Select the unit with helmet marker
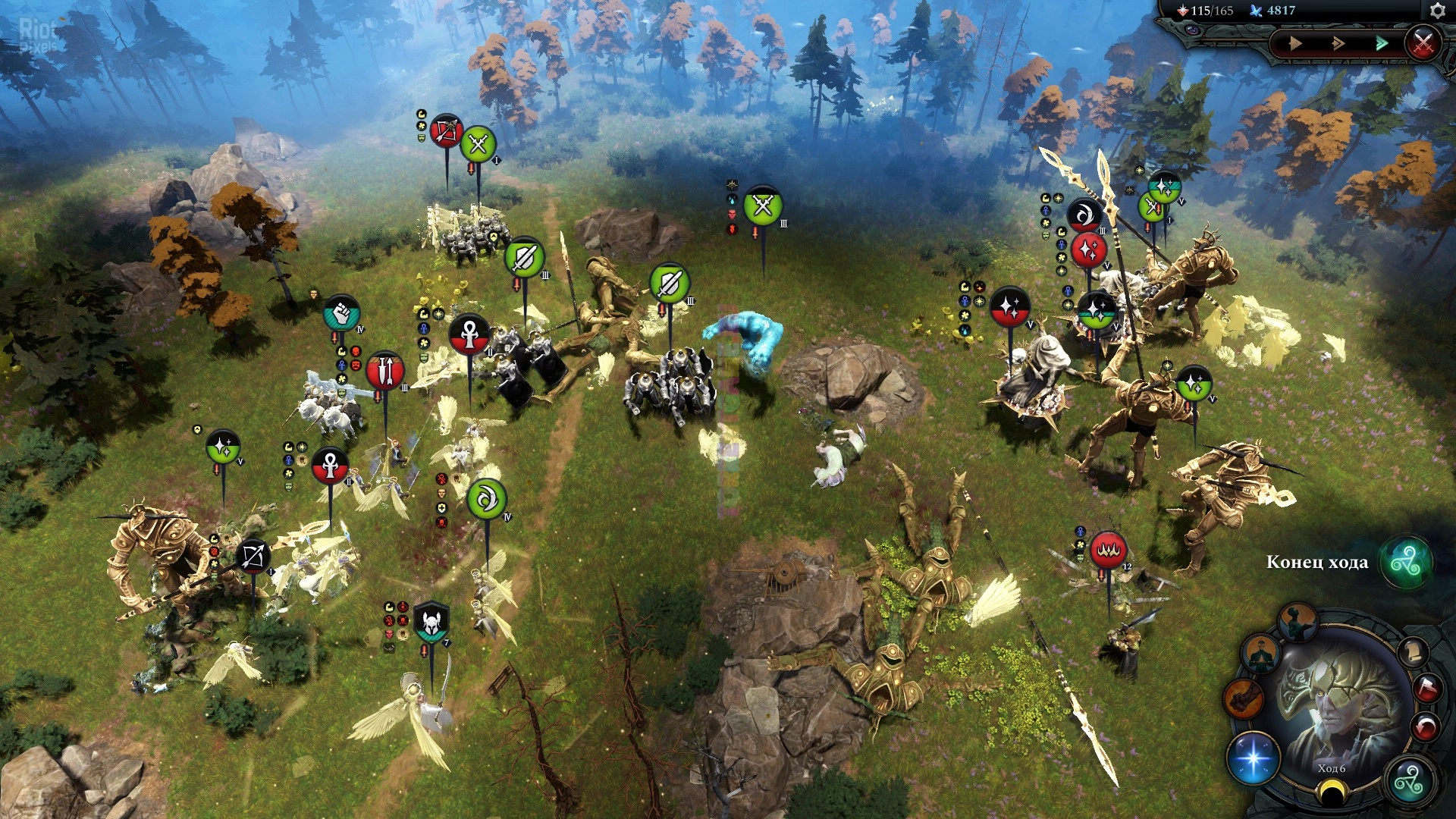Image resolution: width=1456 pixels, height=819 pixels. (431, 620)
